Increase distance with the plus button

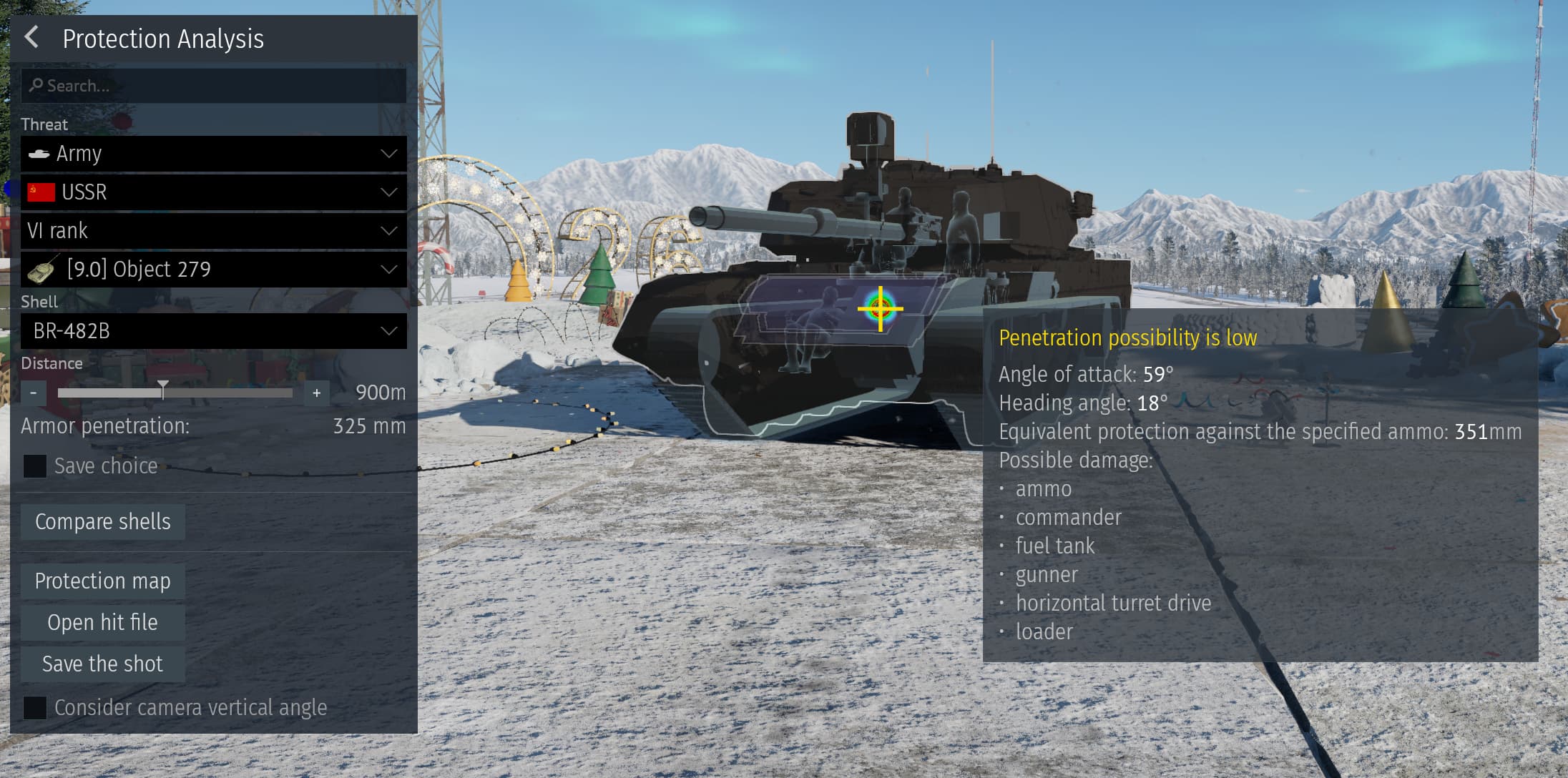click(316, 393)
